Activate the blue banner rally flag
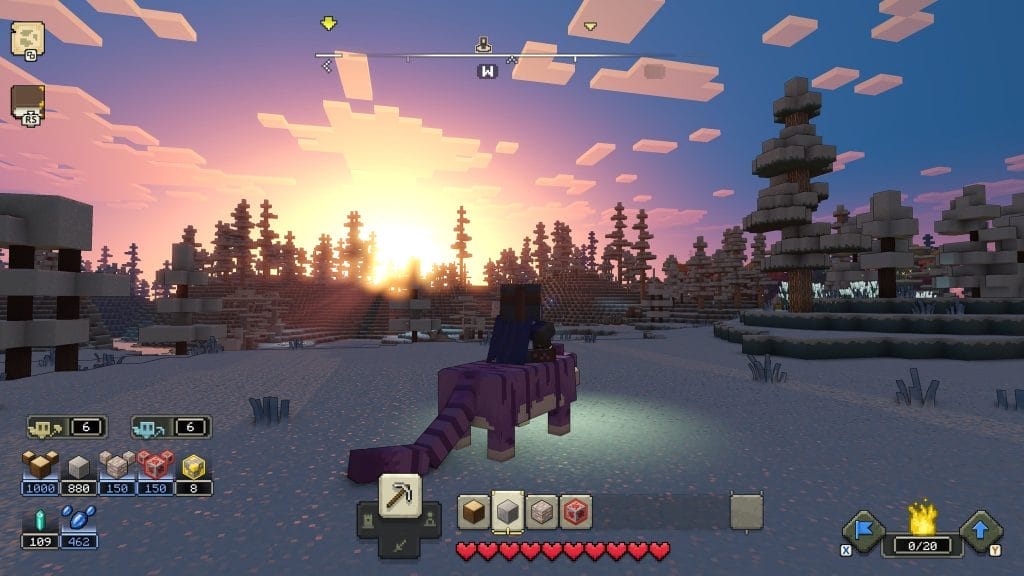This screenshot has height=576, width=1024. coord(862,531)
